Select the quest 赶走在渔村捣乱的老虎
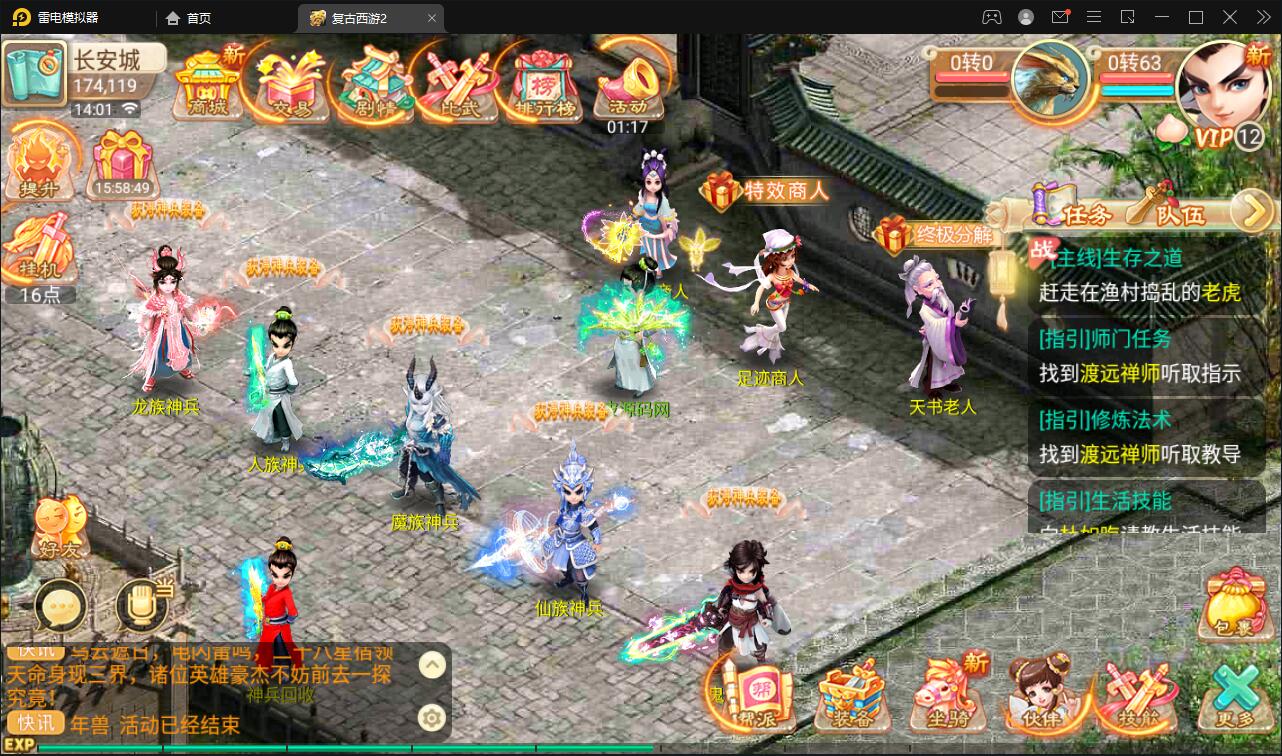 pos(1140,293)
